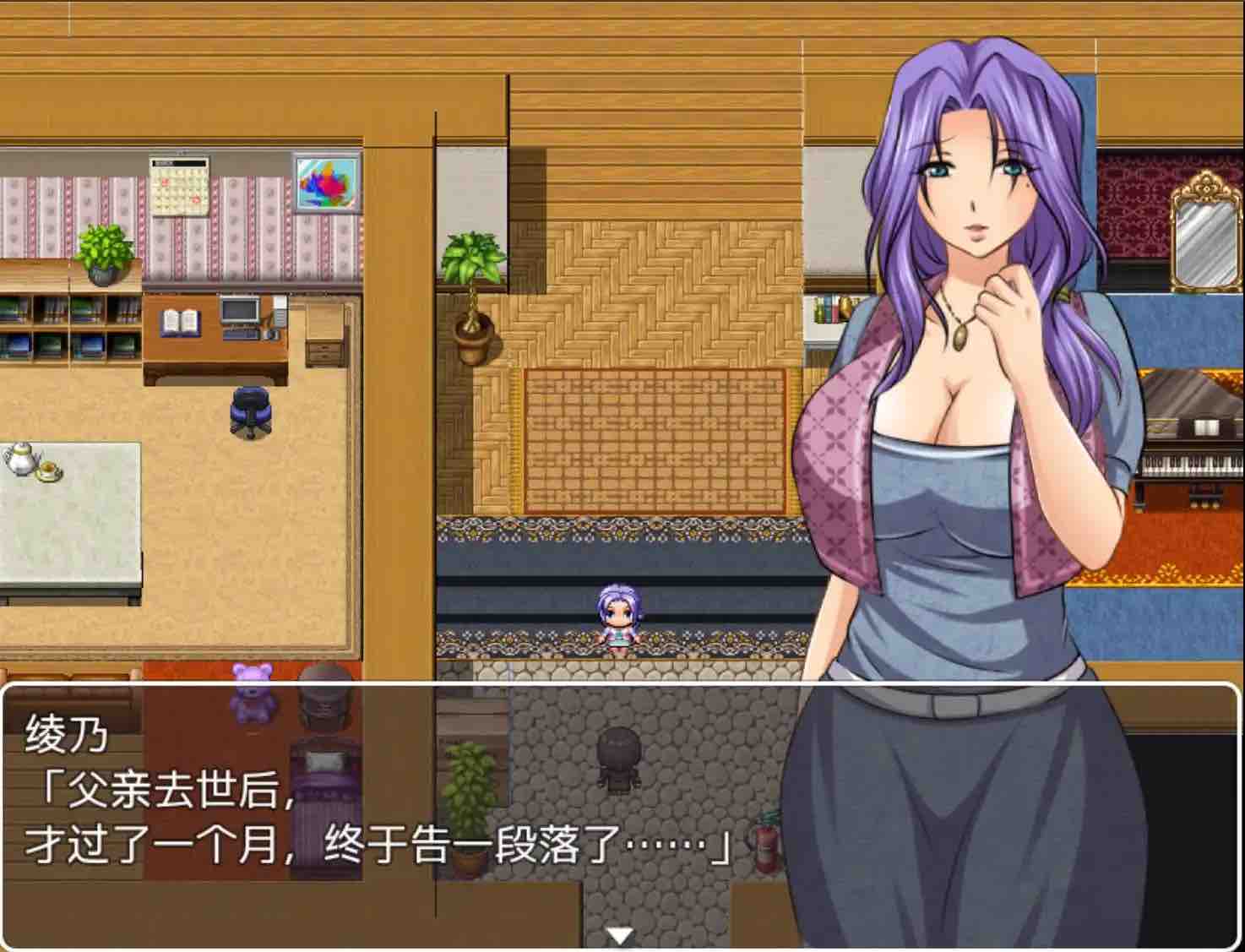
Task: Click the wall calendar in the study
Action: (x=180, y=184)
